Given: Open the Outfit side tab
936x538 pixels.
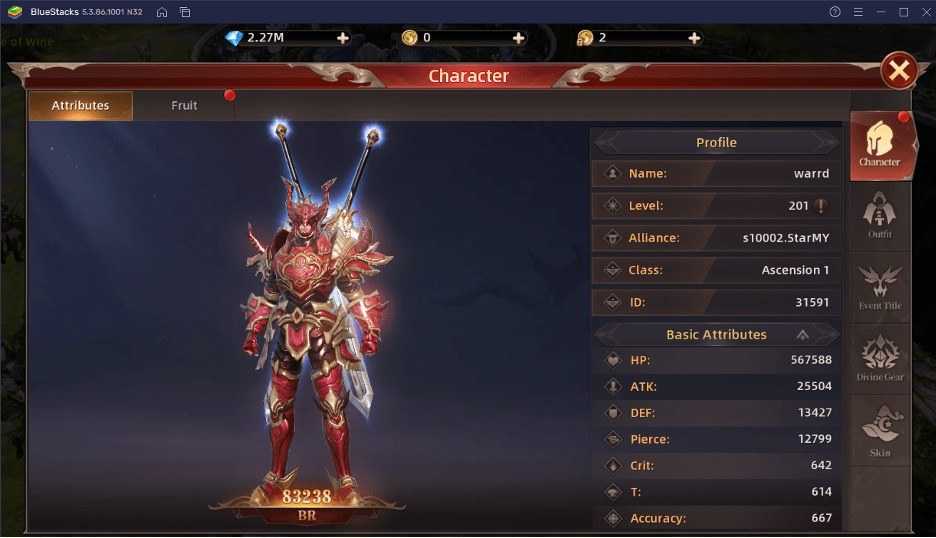Looking at the screenshot, I should click(880, 216).
